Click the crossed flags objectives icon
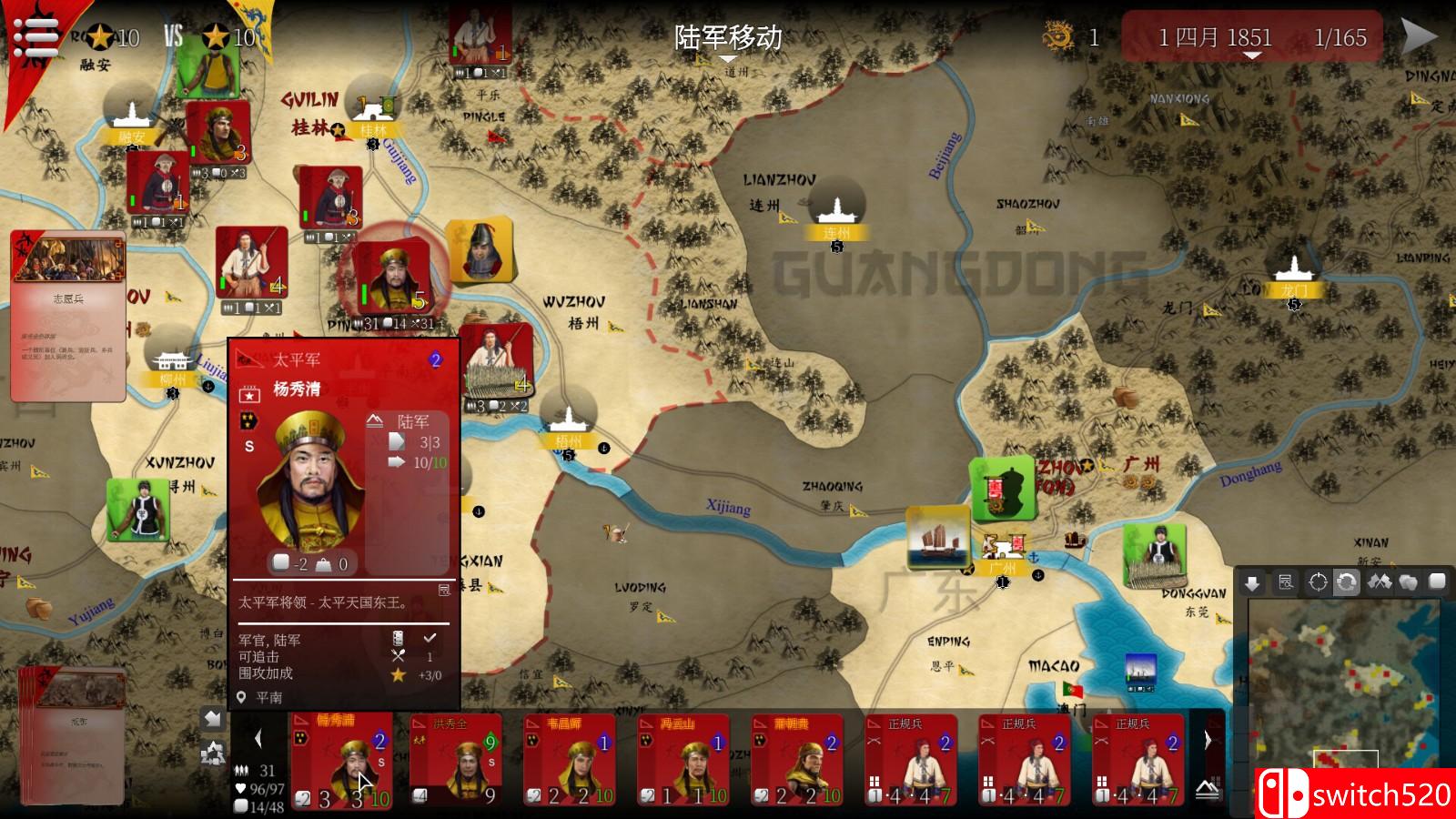1456x819 pixels. 1380,582
